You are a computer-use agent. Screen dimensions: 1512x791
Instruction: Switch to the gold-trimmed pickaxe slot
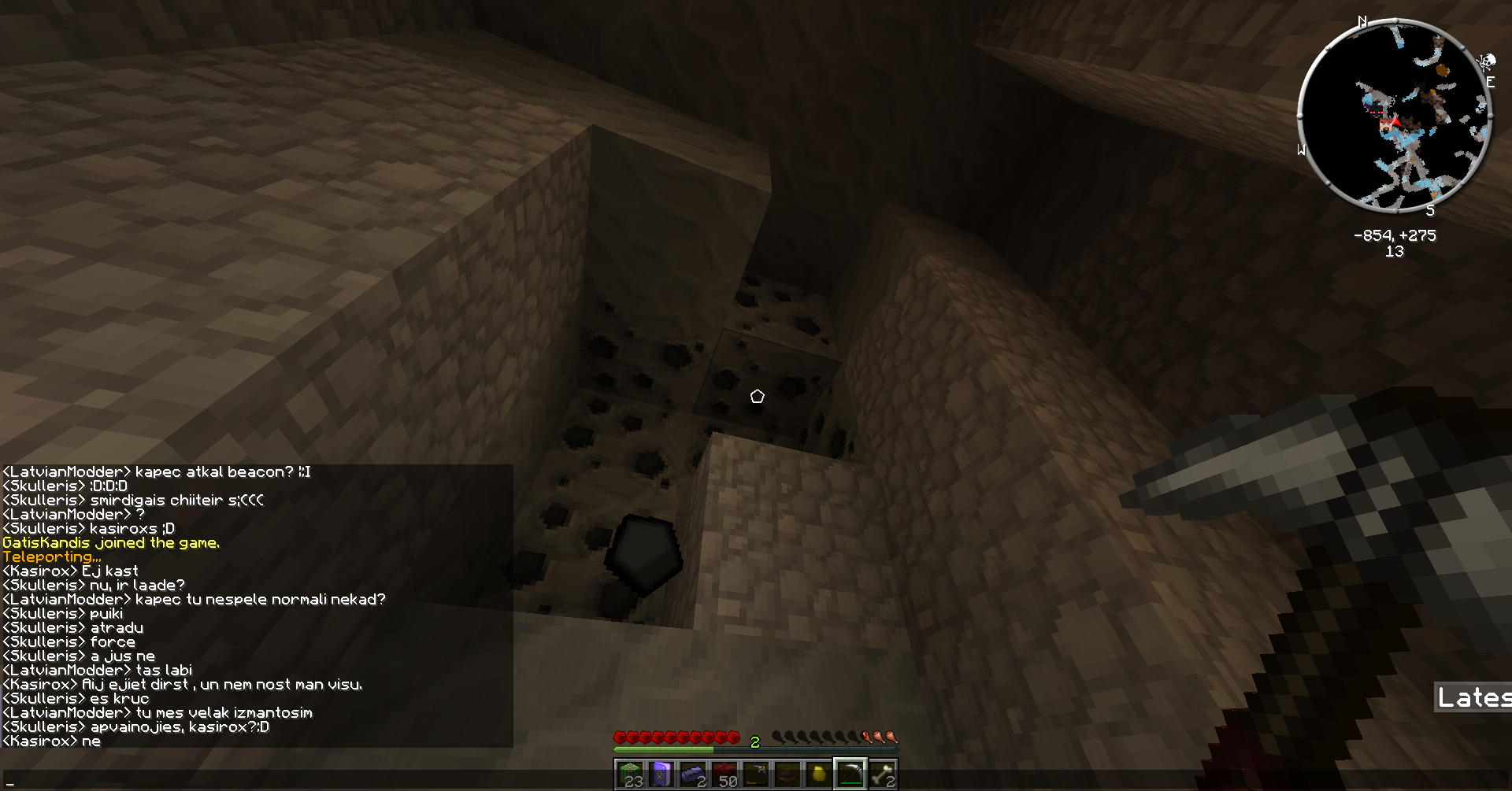756,774
